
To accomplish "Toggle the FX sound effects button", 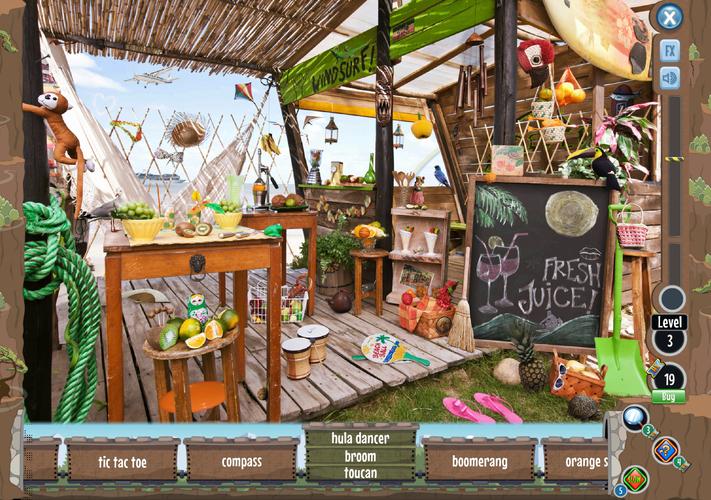I will 669,50.
